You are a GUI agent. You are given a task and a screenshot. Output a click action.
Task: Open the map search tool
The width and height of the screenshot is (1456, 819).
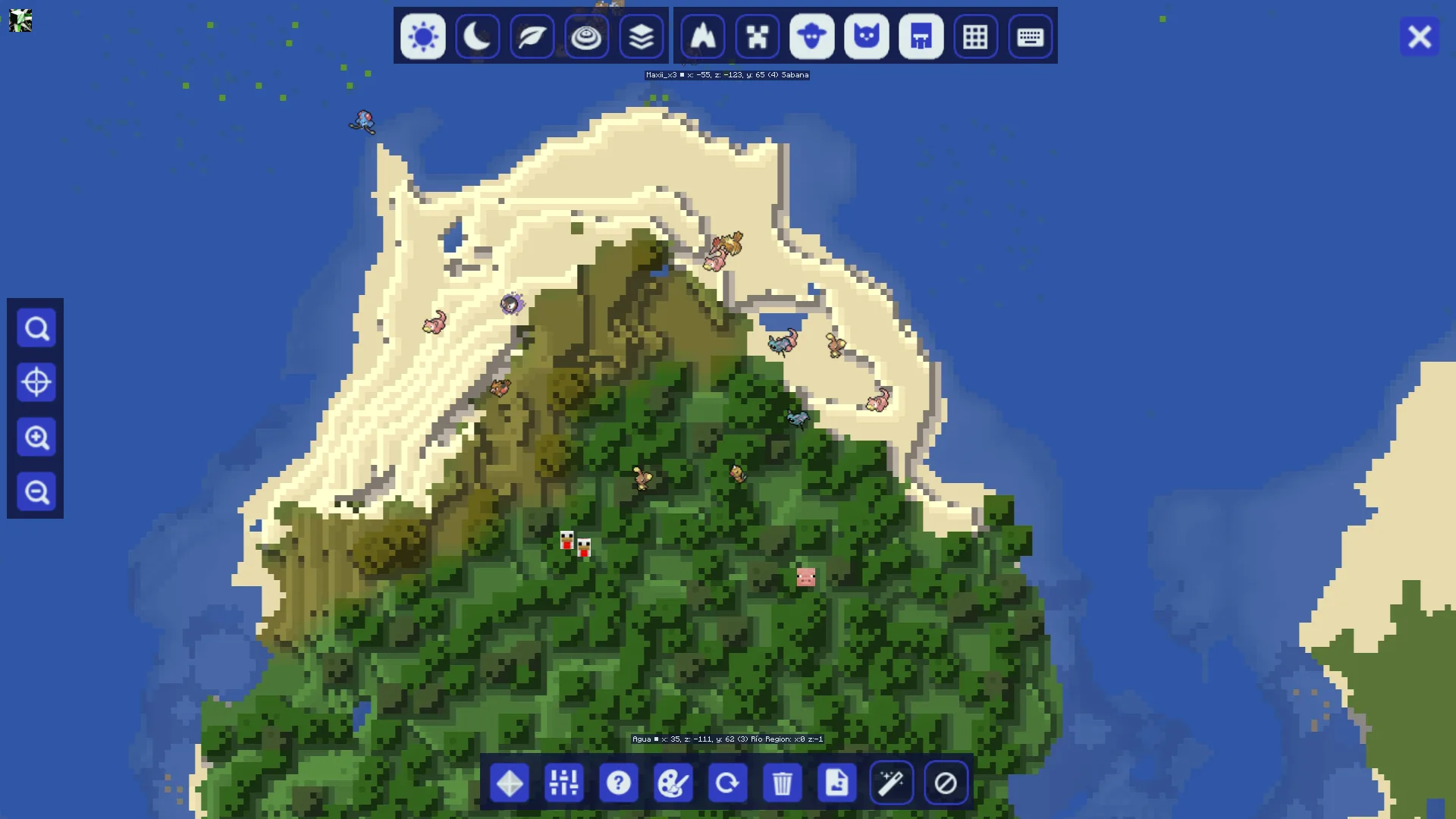point(36,328)
